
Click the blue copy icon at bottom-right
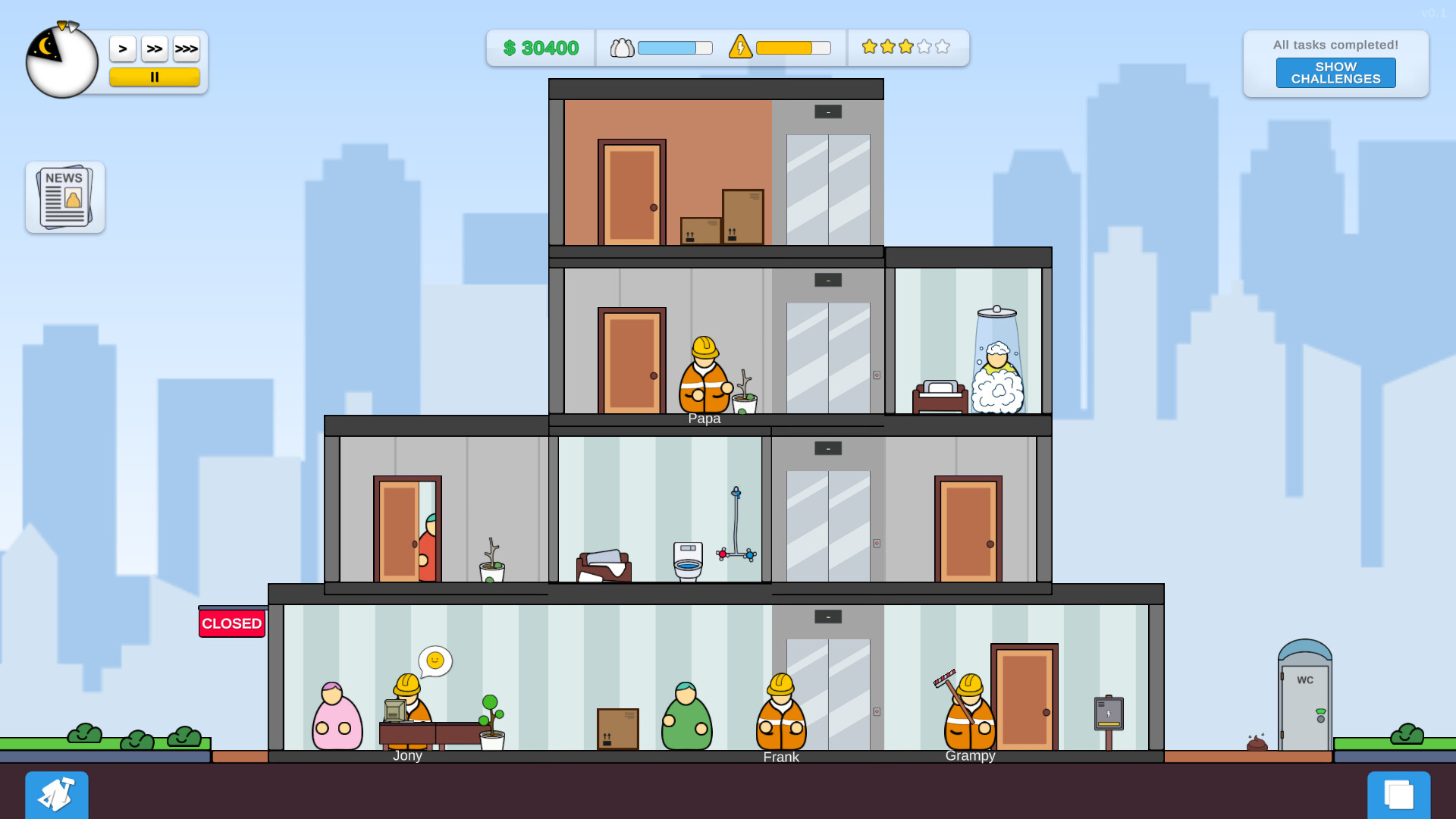coord(1399,795)
